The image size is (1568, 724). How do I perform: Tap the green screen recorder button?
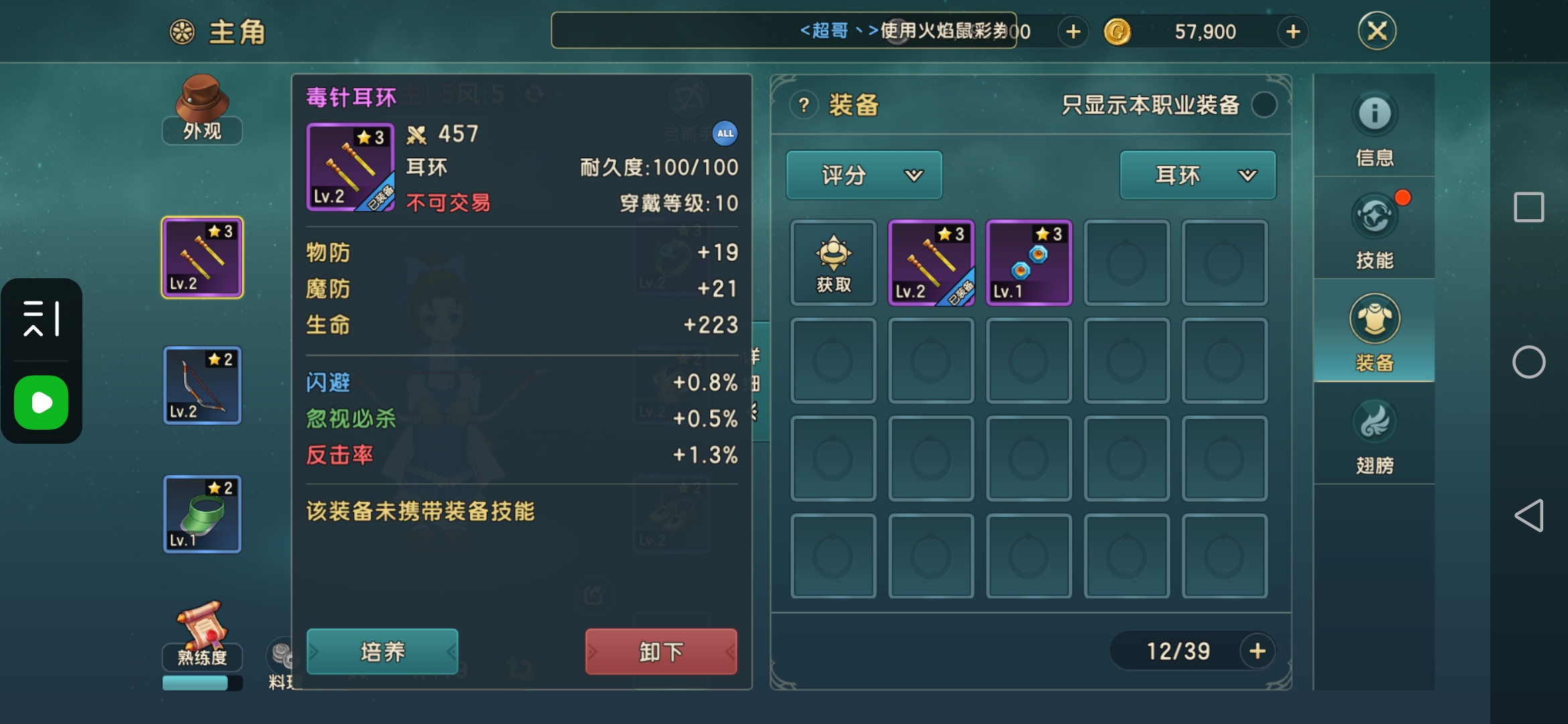(x=41, y=403)
